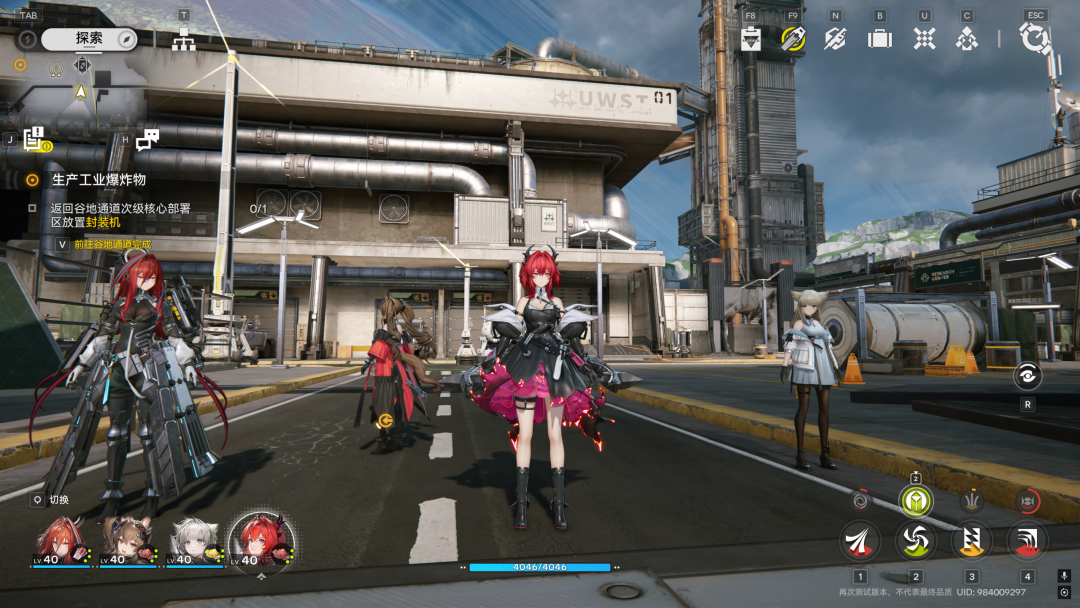Image resolution: width=1080 pixels, height=608 pixels.
Task: Activate the orange skill icon in slot 3
Action: 971,540
